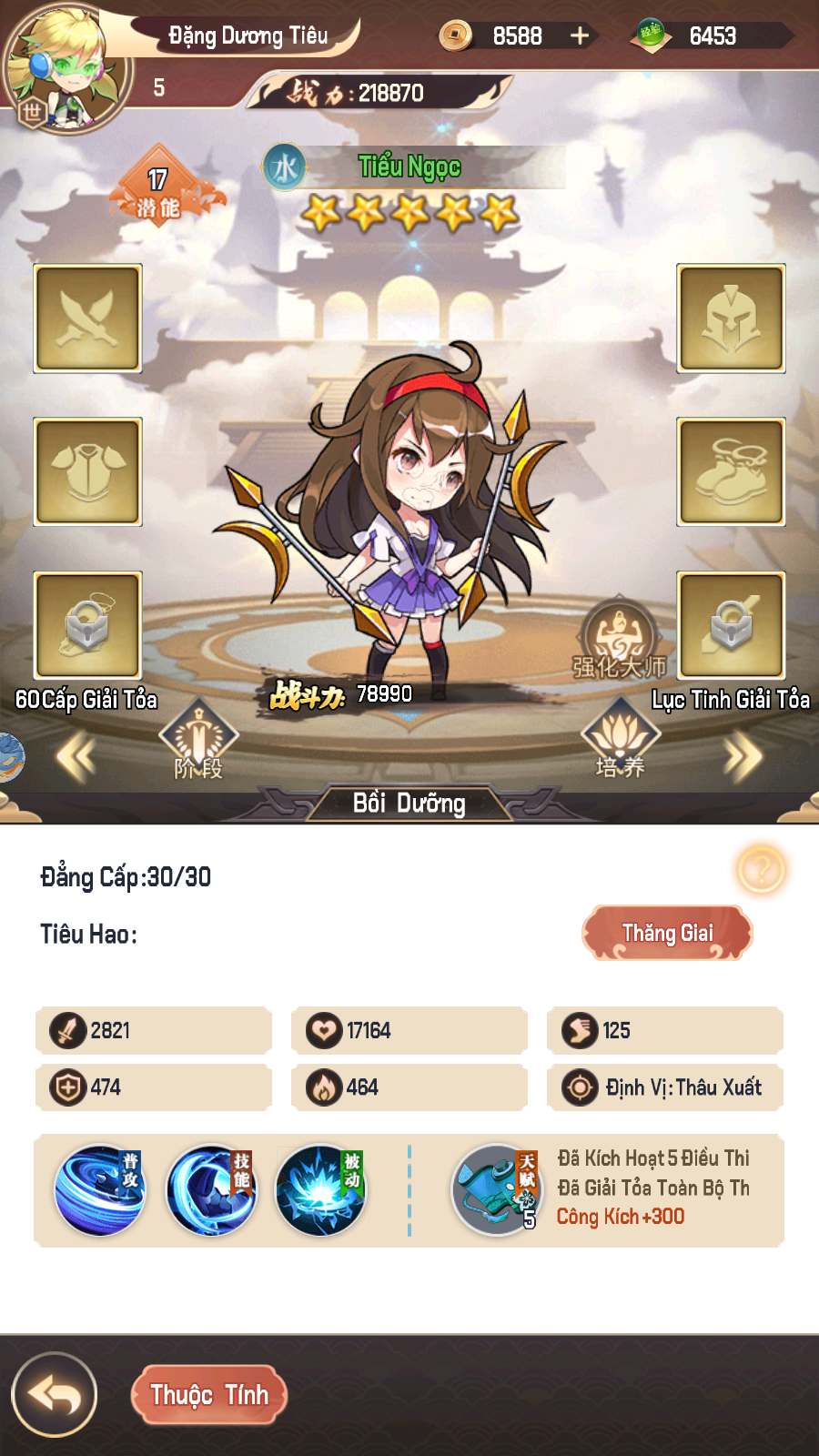Open the orange question mark help

(761, 870)
